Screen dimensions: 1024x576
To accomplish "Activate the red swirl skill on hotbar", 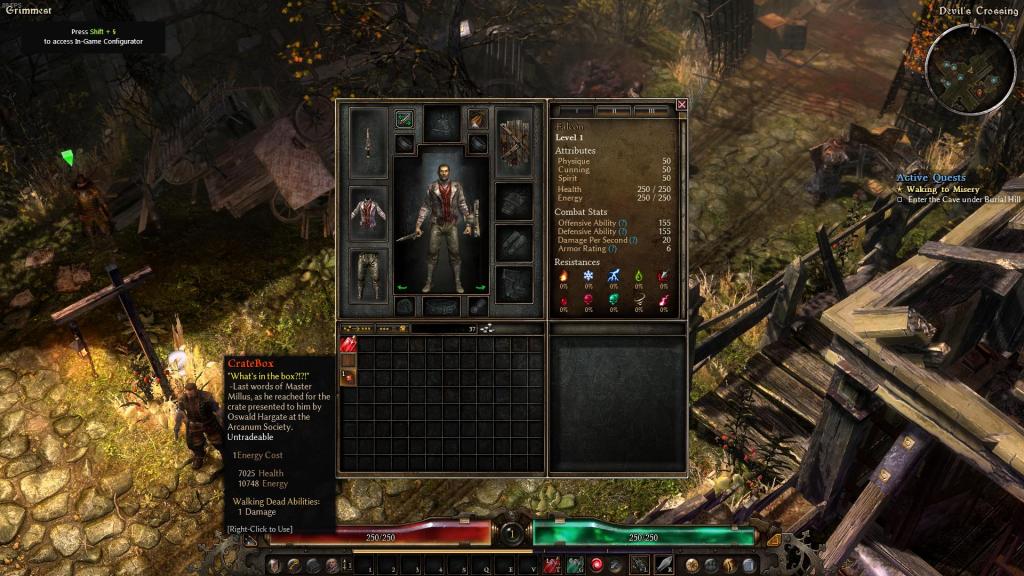I will click(598, 565).
